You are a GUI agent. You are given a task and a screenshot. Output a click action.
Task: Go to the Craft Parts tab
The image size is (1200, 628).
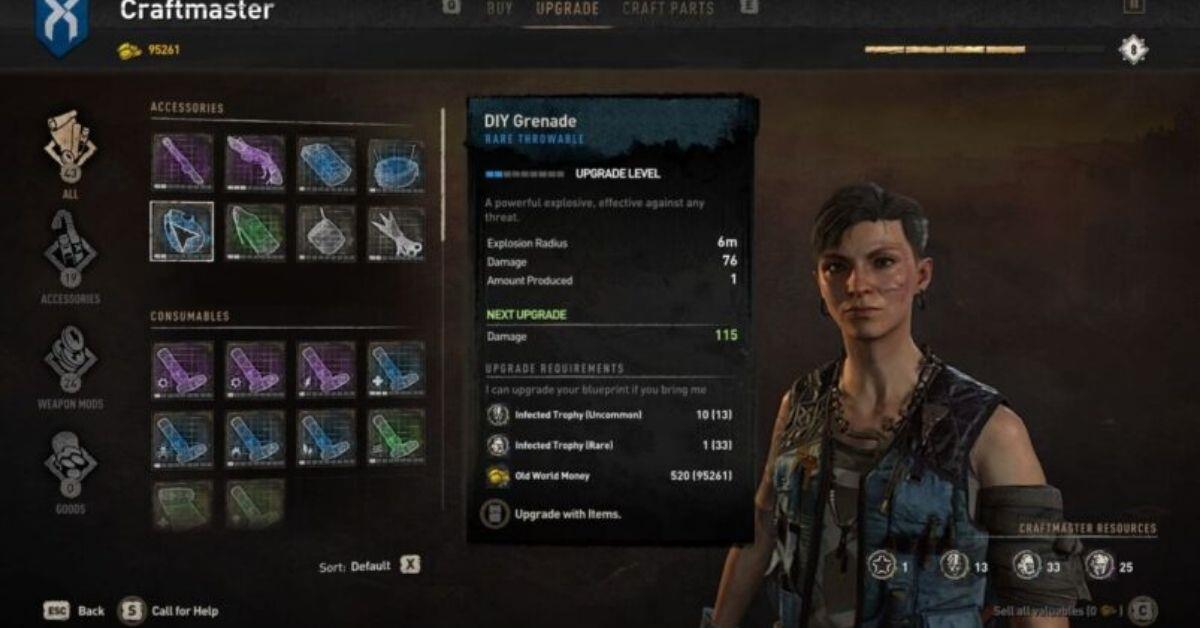click(668, 9)
